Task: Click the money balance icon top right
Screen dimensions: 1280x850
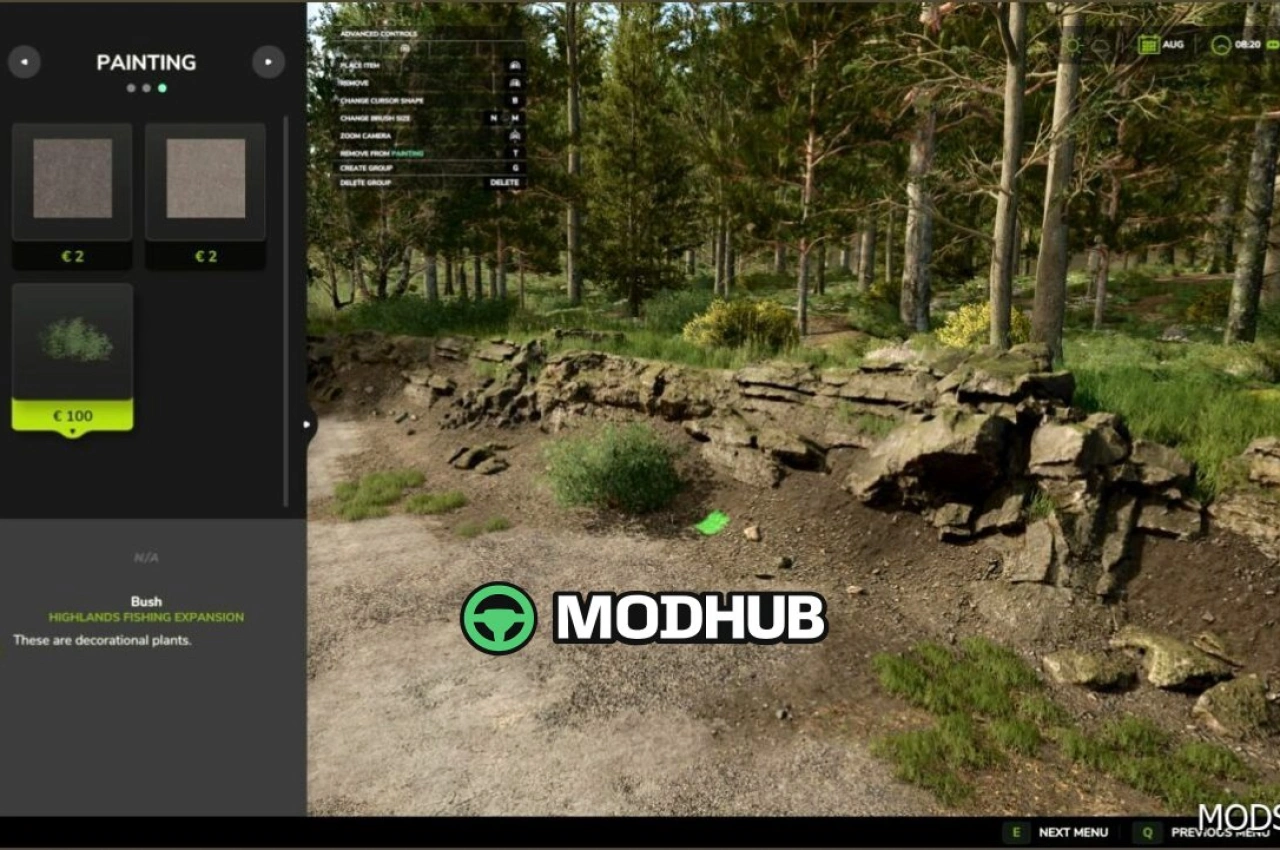Action: (x=1270, y=44)
